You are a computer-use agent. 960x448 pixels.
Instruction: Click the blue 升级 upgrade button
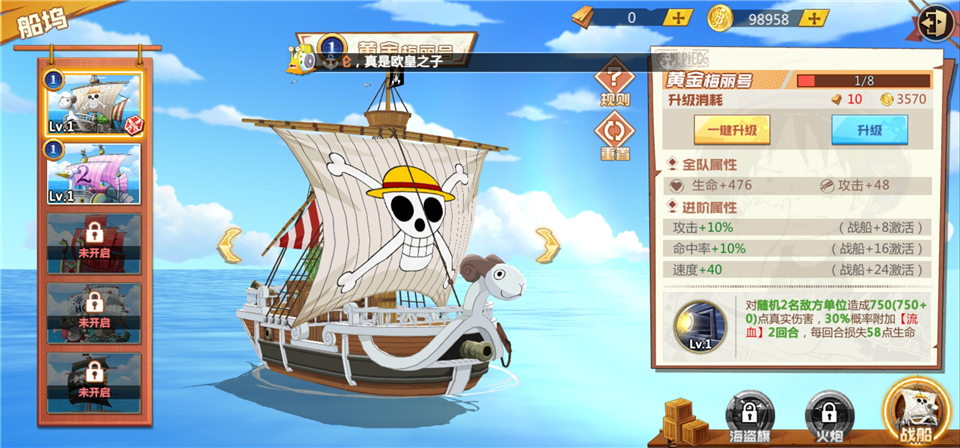[x=868, y=131]
